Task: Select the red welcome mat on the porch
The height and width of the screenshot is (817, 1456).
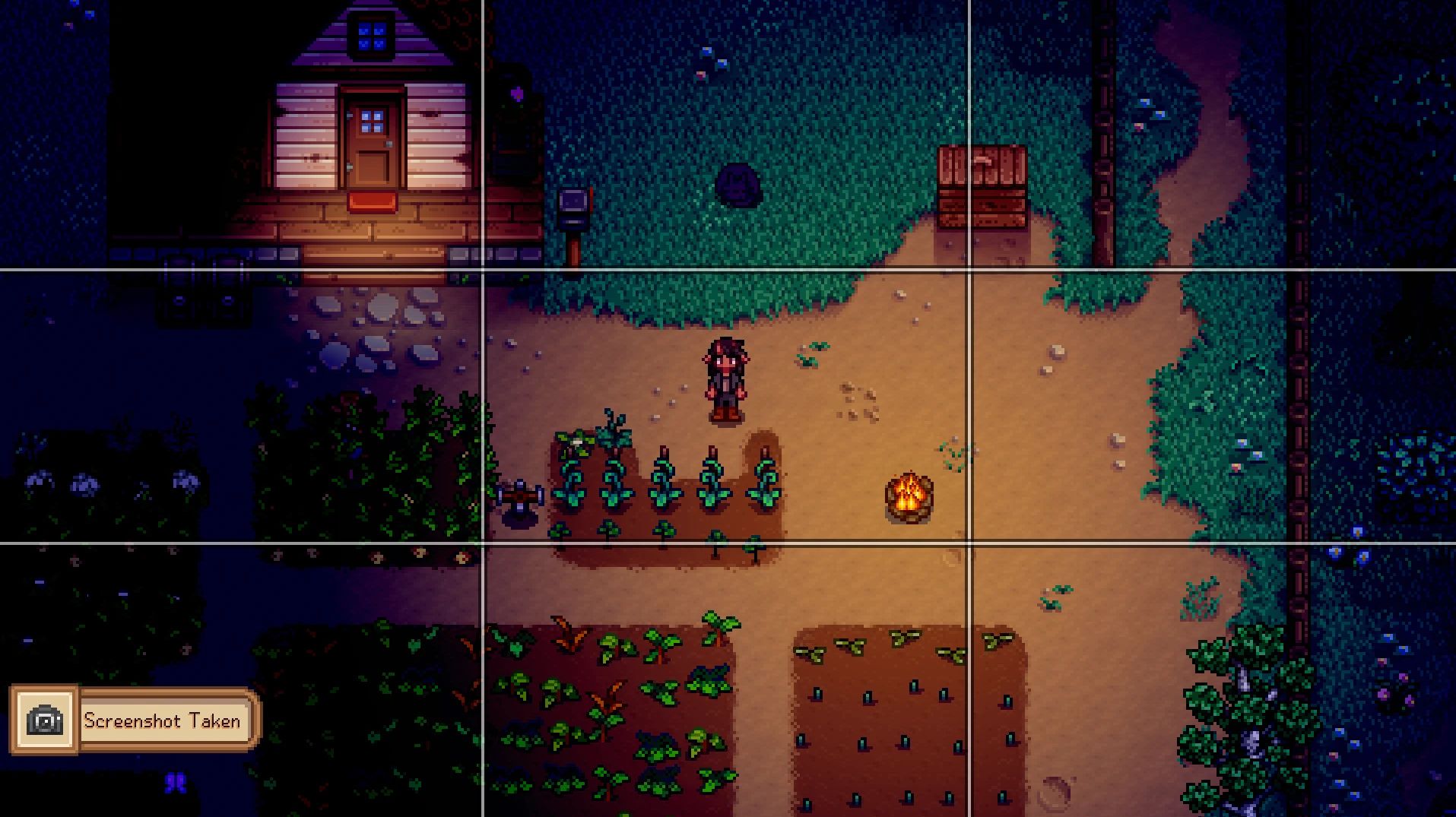Action: point(370,201)
